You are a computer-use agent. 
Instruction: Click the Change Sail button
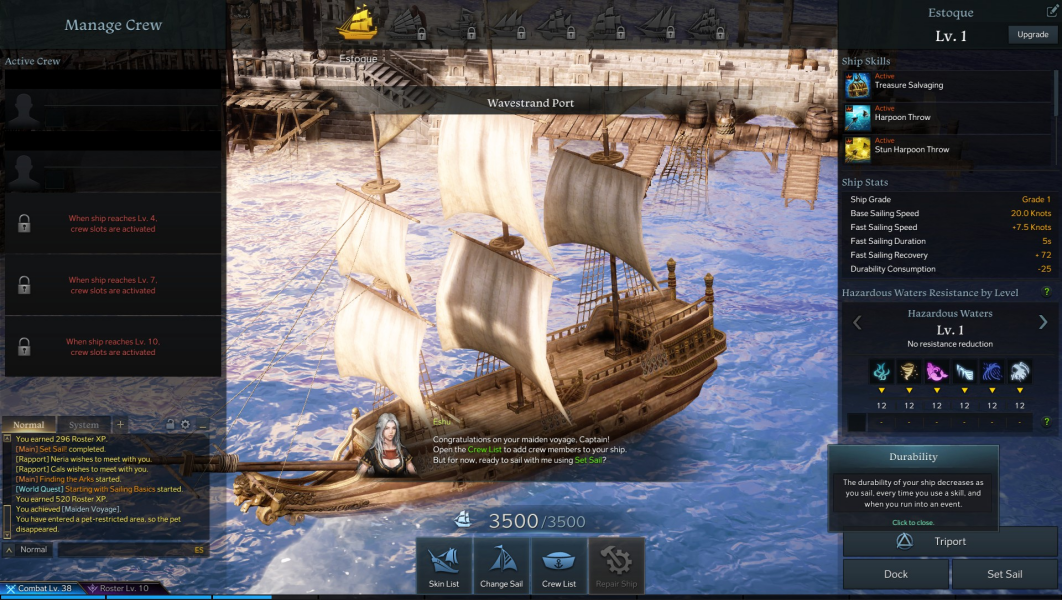point(501,566)
